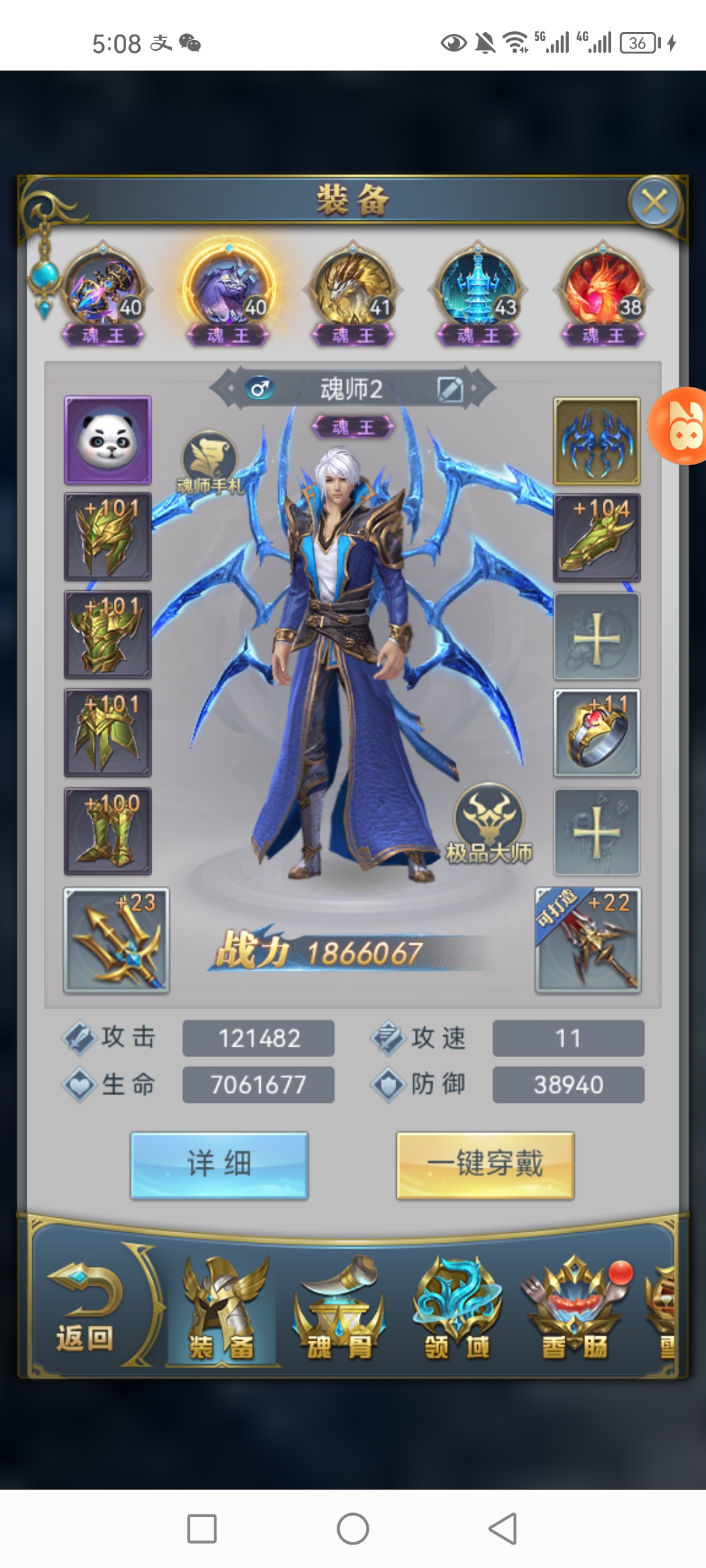The image size is (706, 1568).
Task: Select the 可打造 forgeable spear slot
Action: (588, 939)
